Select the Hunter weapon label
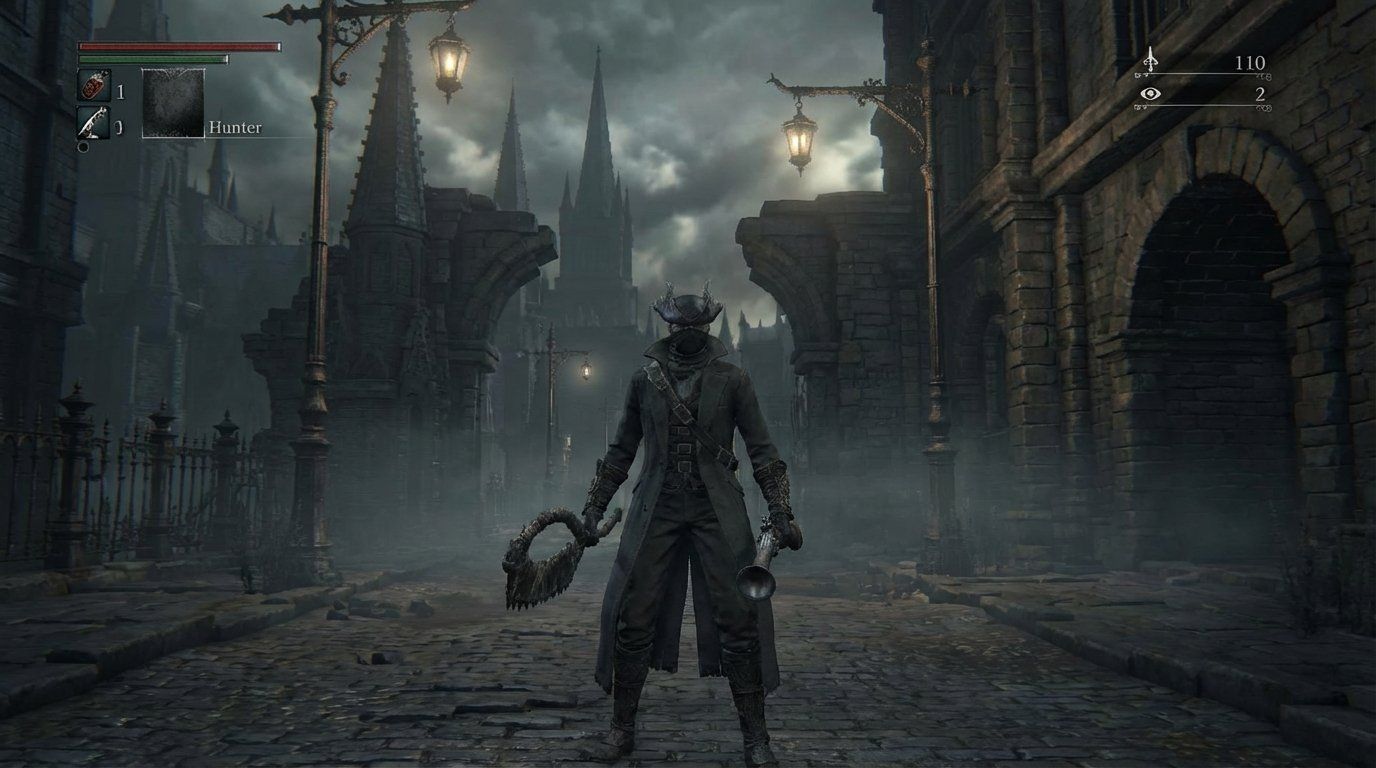The width and height of the screenshot is (1376, 768). click(235, 127)
